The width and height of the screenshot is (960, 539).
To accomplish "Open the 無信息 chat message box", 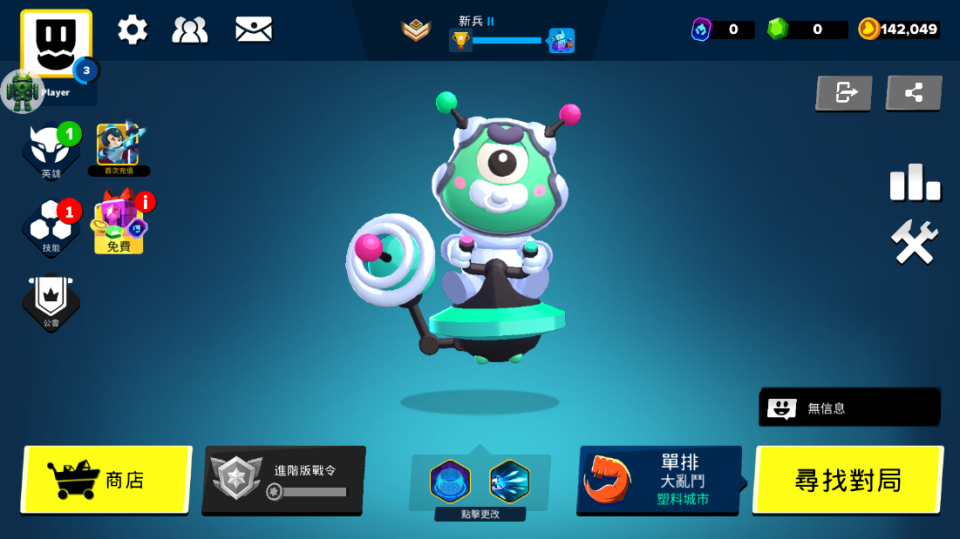I will coord(849,407).
